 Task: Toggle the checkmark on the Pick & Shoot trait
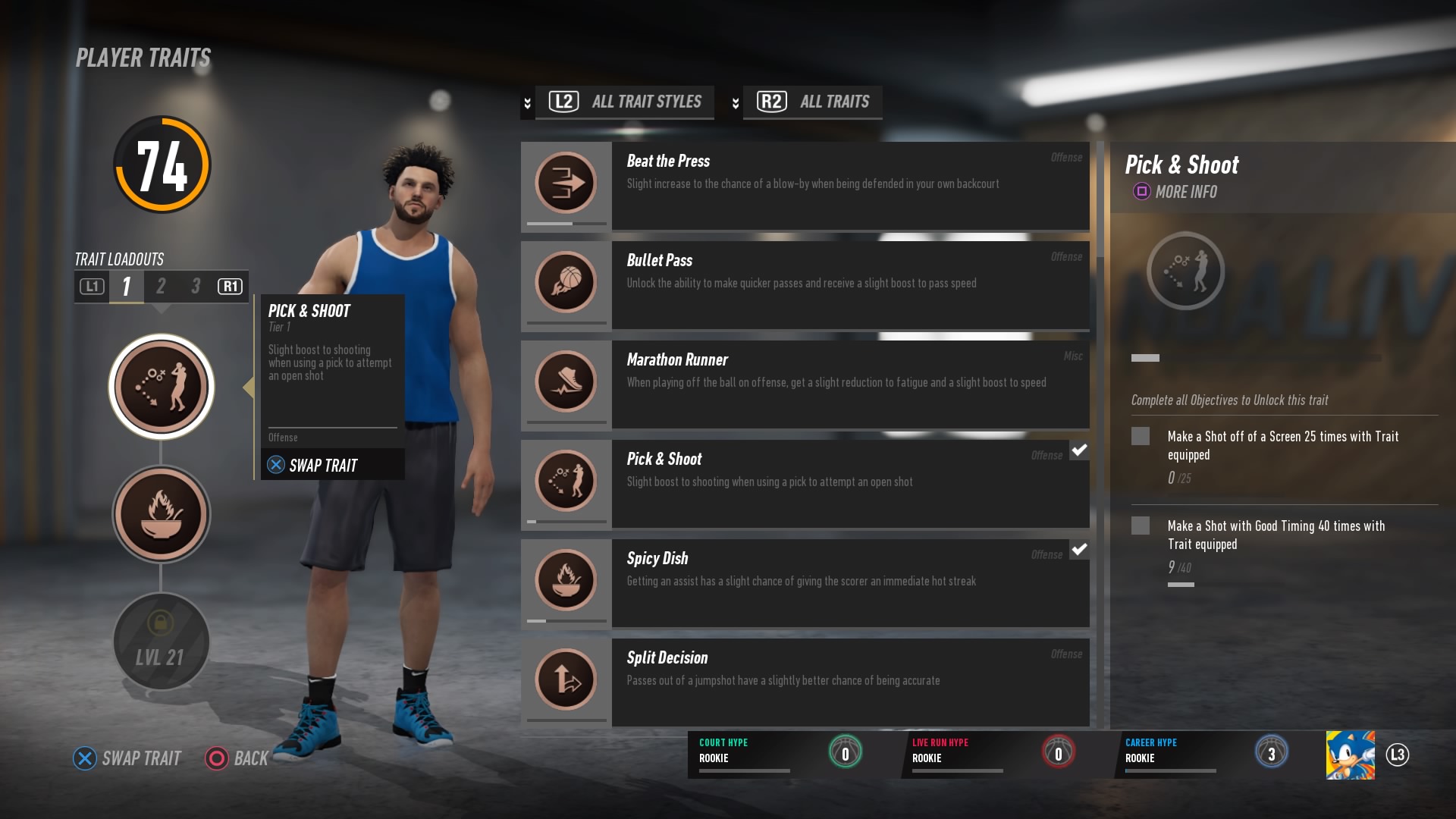[1078, 450]
